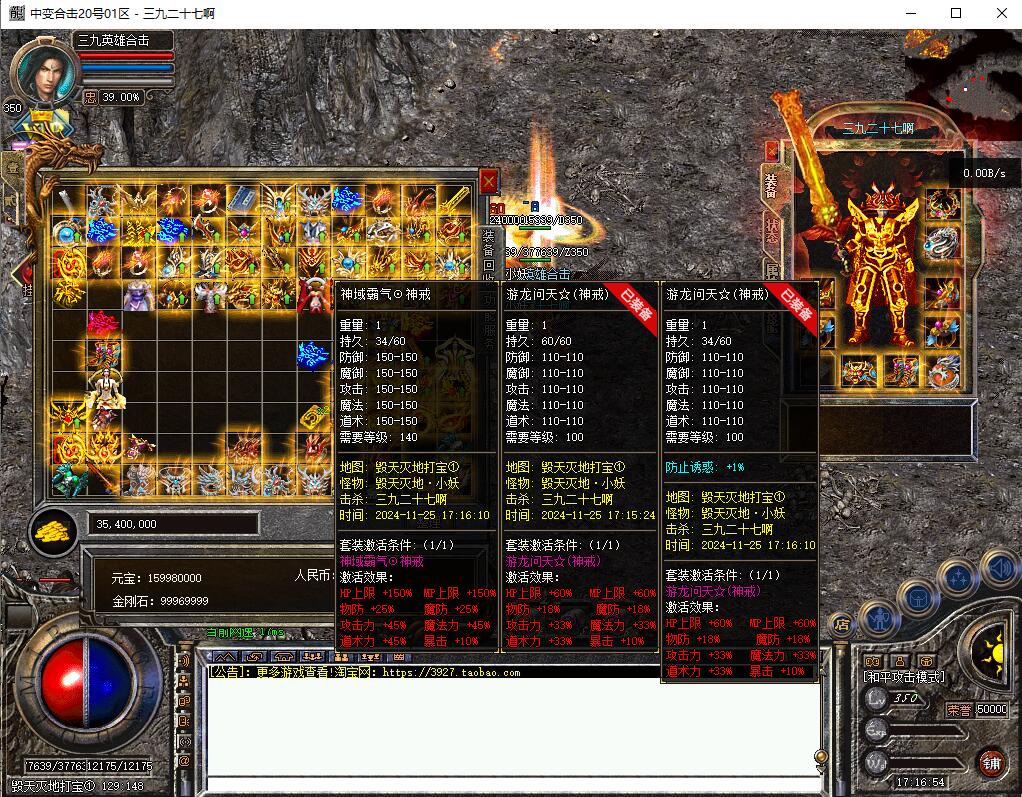Switch to the 状态 status tab
The height and width of the screenshot is (797, 1022).
tap(771, 227)
